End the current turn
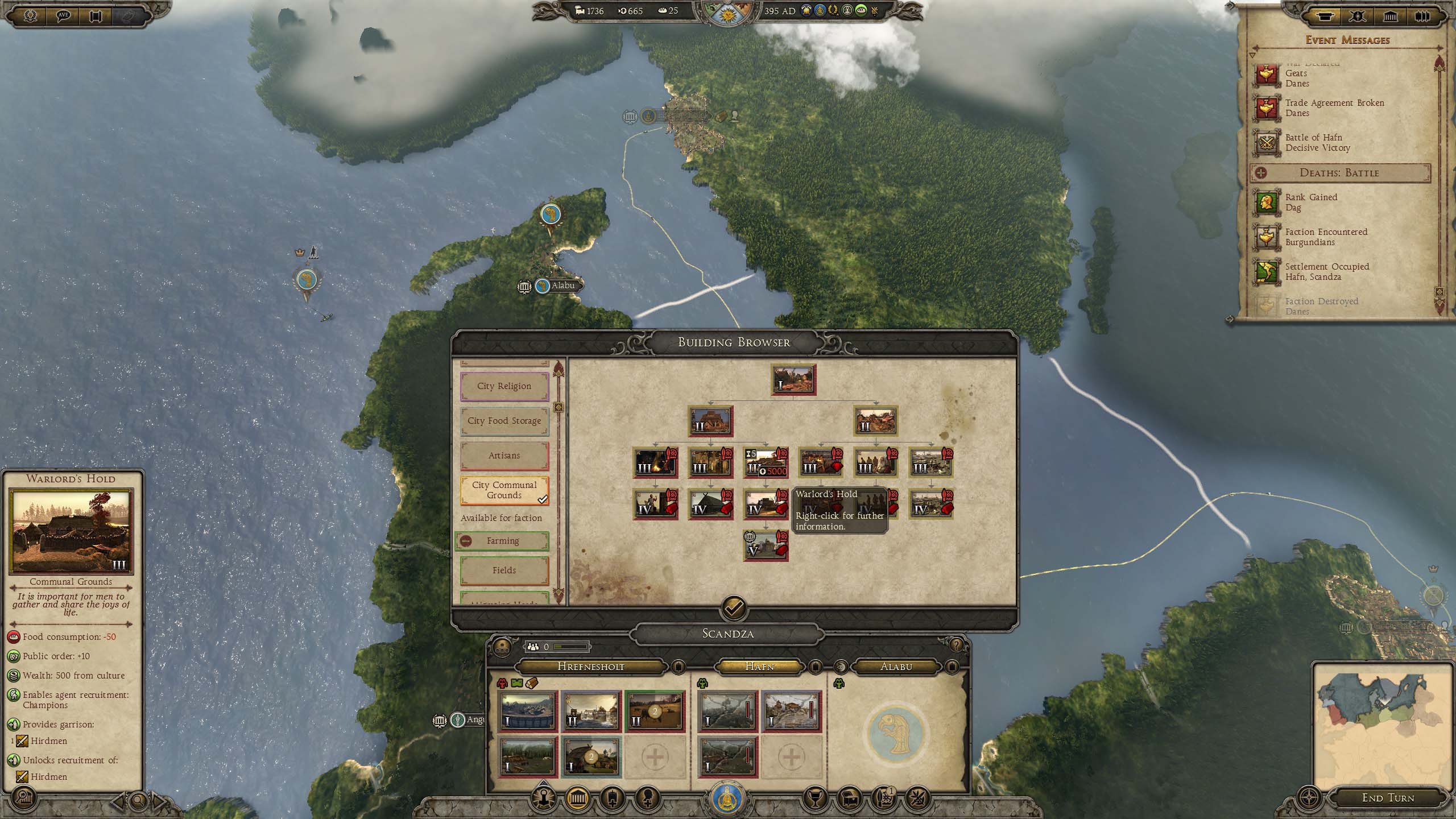This screenshot has width=1456, height=819. click(x=1387, y=798)
